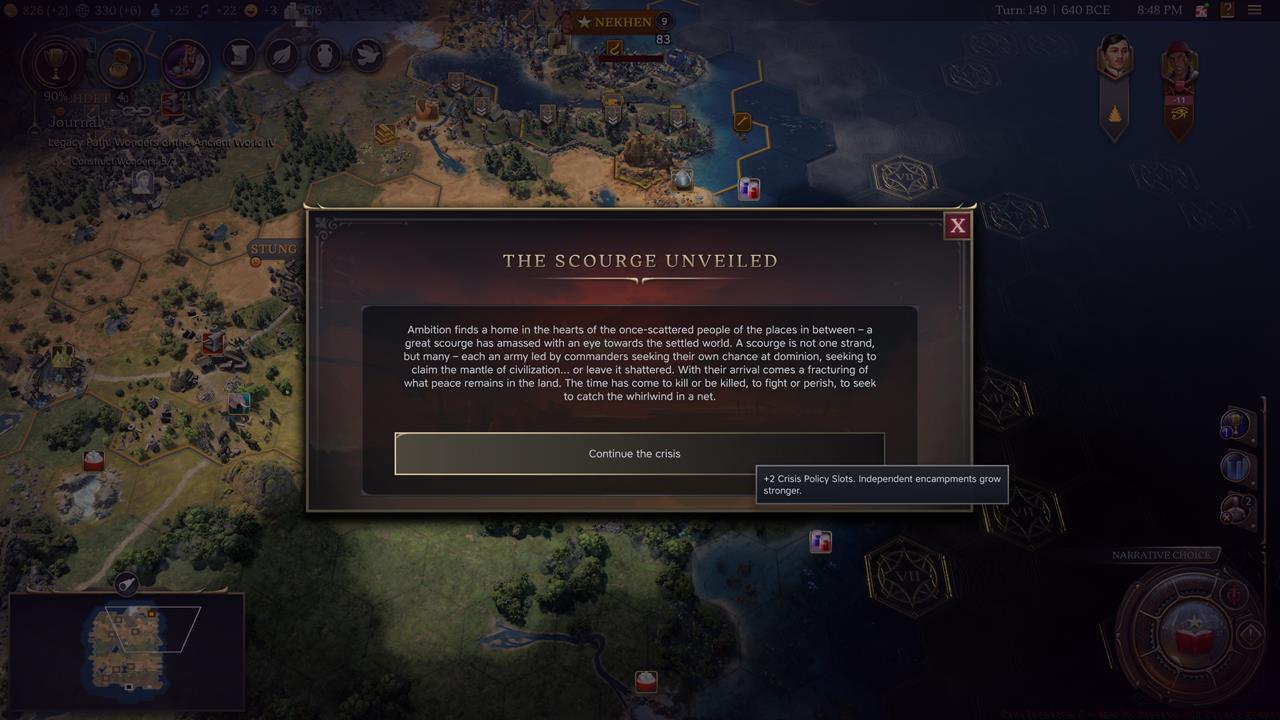Viewport: 1280px width, 720px height.
Task: Open the buildings notification badge
Action: 1235,465
